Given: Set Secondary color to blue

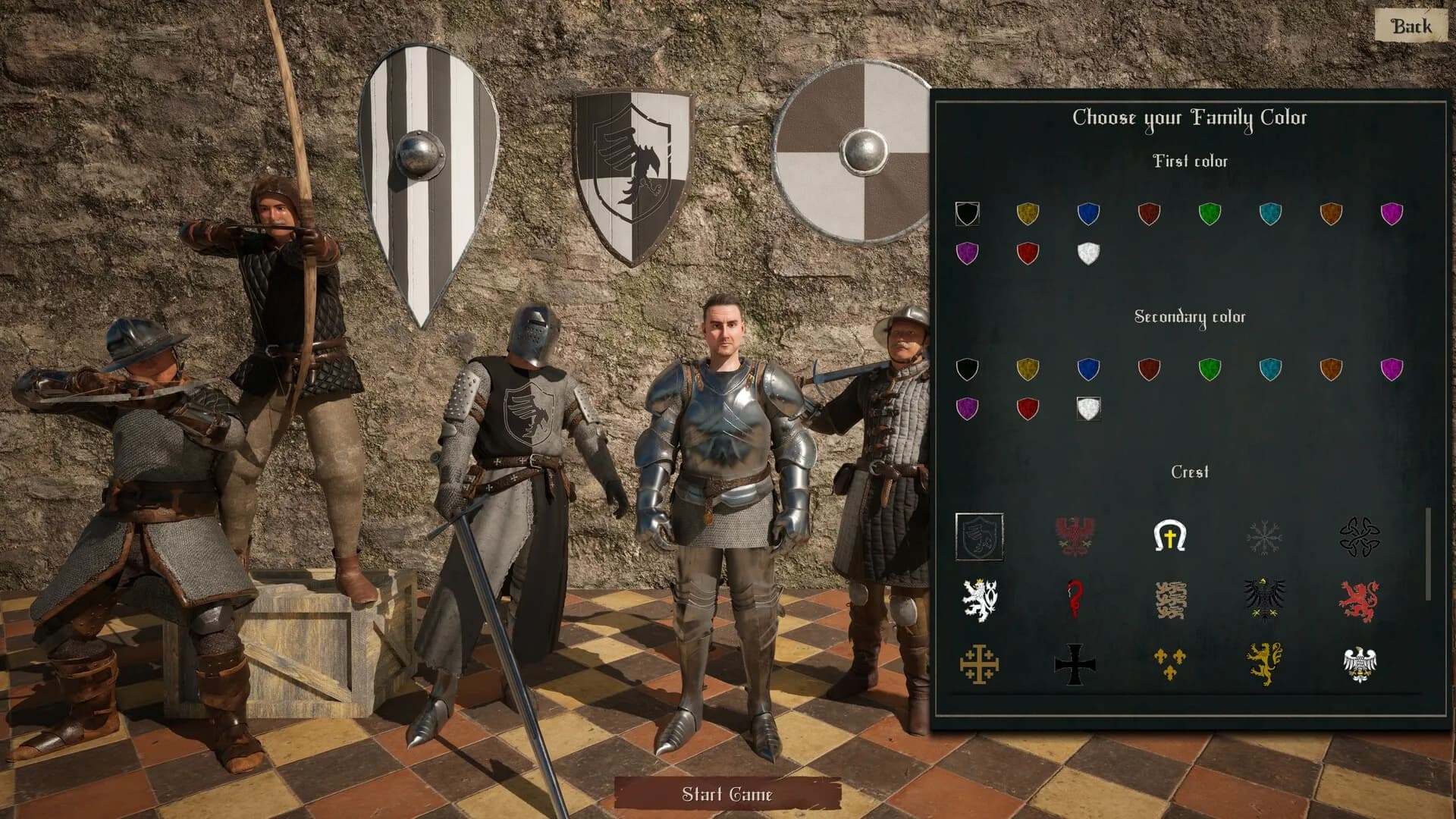Looking at the screenshot, I should pyautogui.click(x=1088, y=369).
